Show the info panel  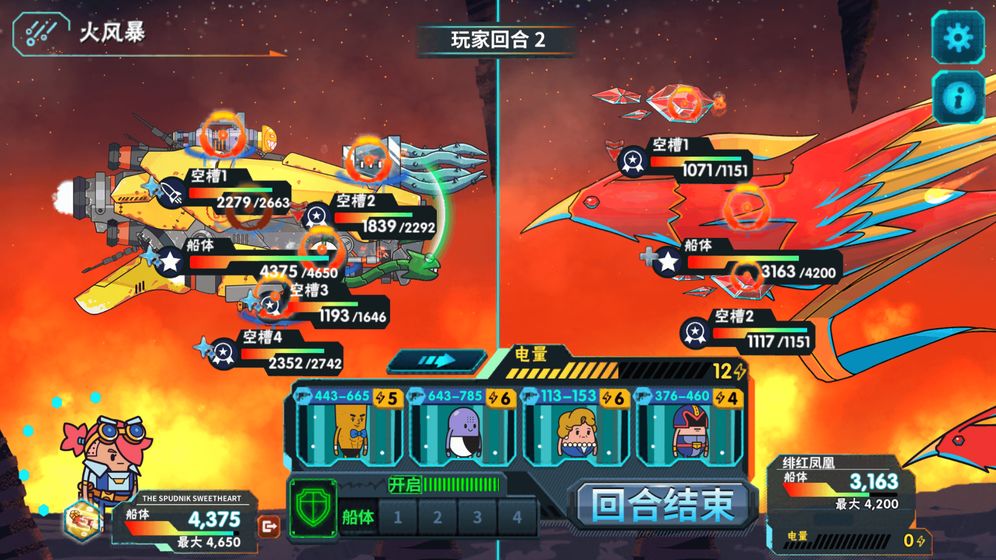[957, 97]
